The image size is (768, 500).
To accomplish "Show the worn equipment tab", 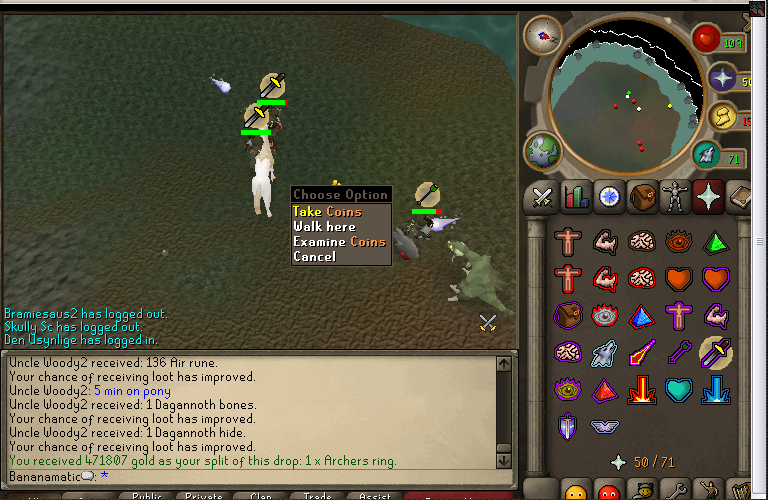I will pos(677,197).
